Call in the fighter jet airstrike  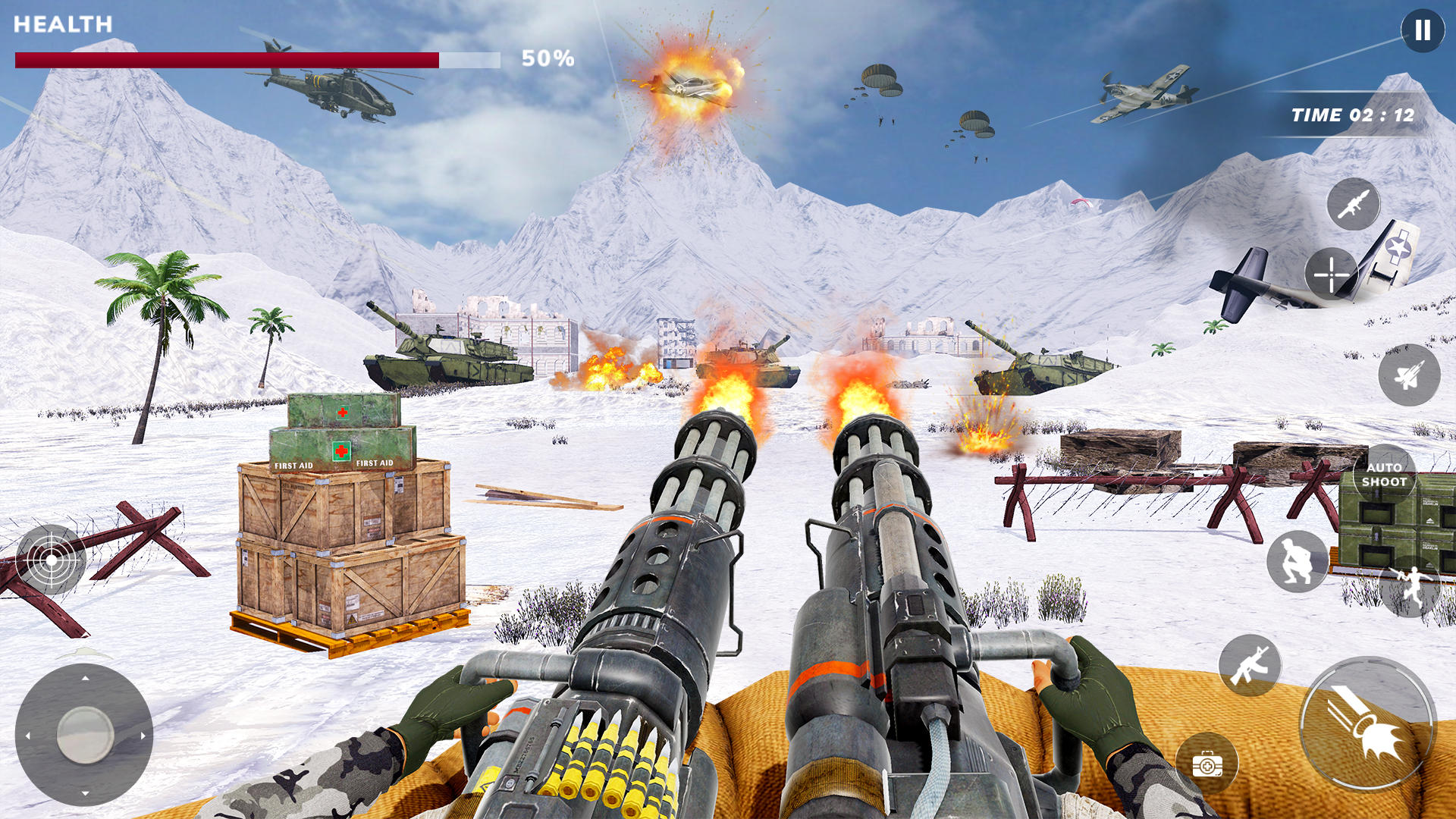1408,375
